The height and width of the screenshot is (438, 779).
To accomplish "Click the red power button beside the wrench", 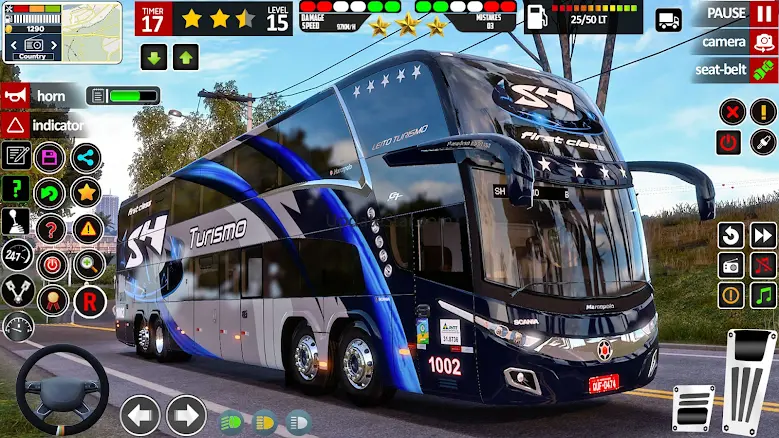I will click(729, 142).
